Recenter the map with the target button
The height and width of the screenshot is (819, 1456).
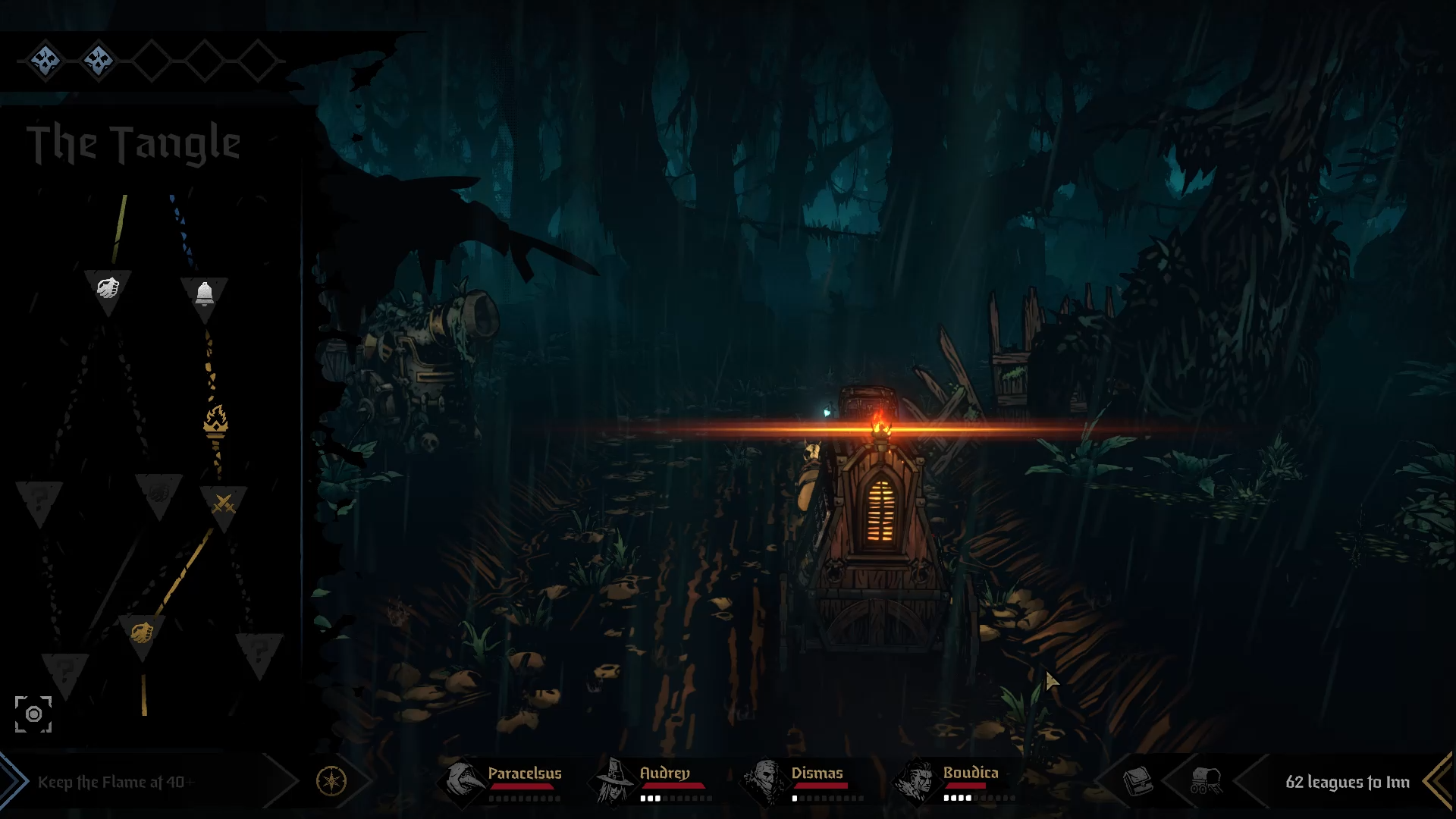[33, 714]
